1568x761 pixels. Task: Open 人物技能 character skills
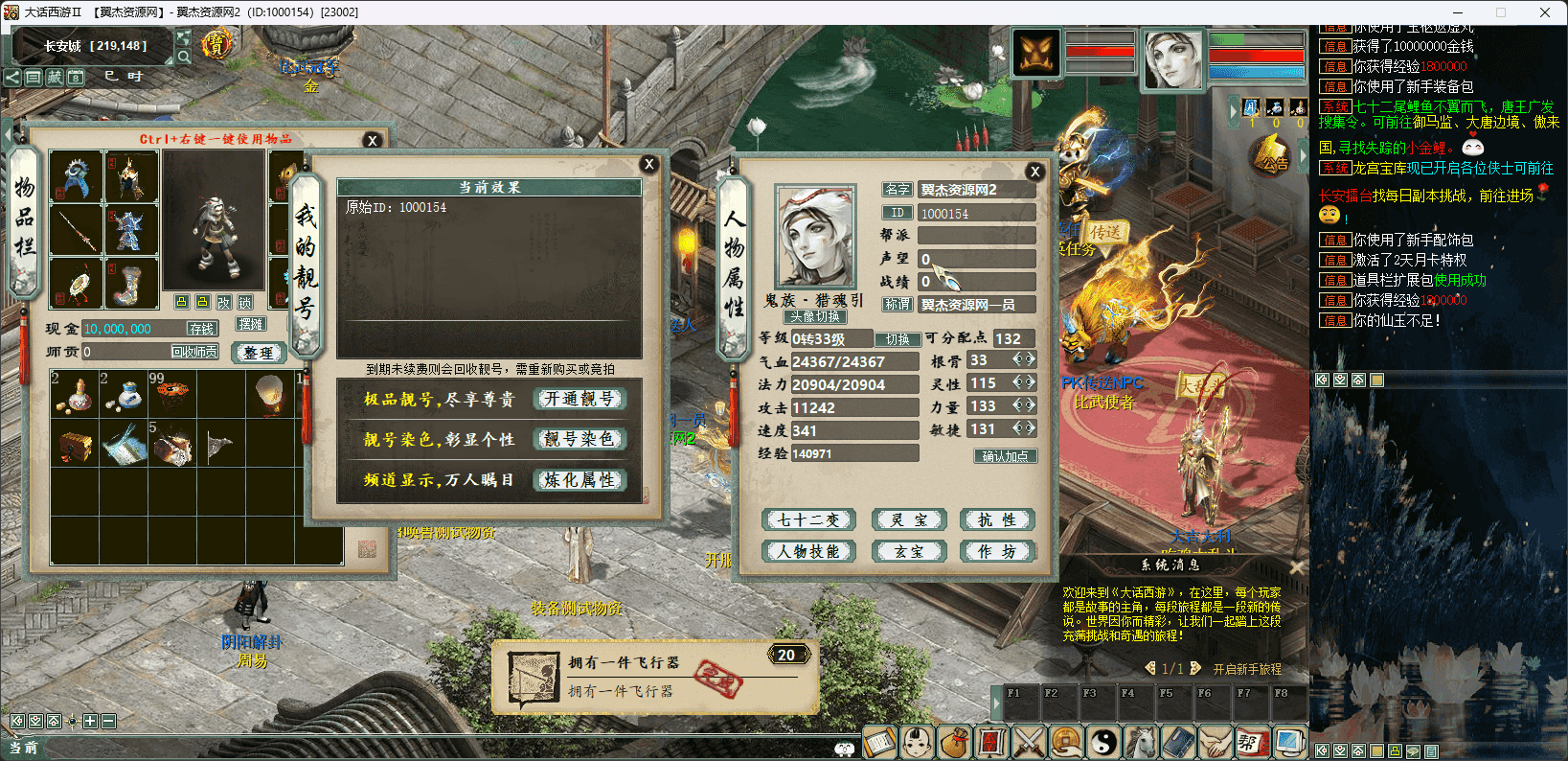point(807,551)
